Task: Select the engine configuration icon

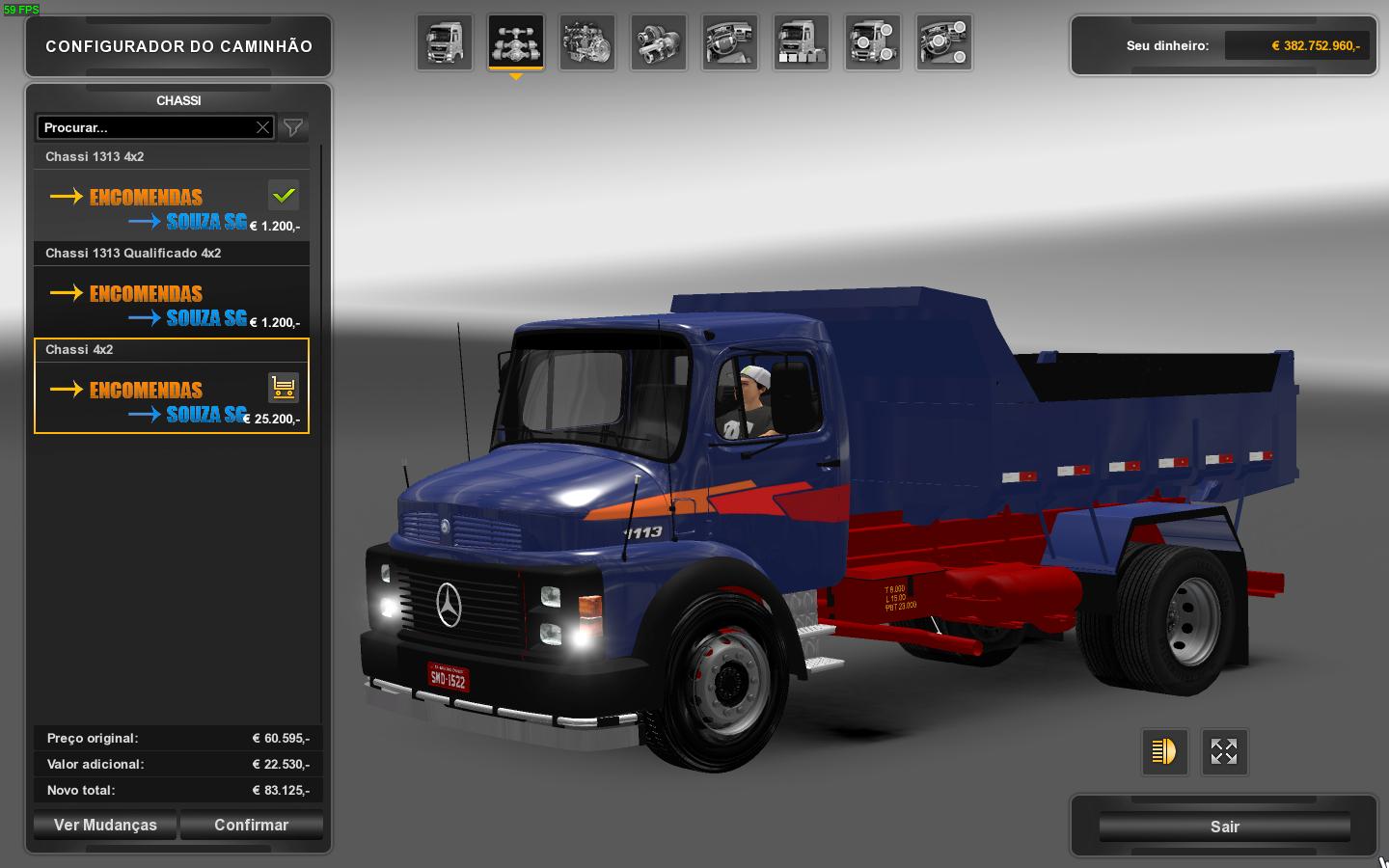Action: click(x=587, y=41)
